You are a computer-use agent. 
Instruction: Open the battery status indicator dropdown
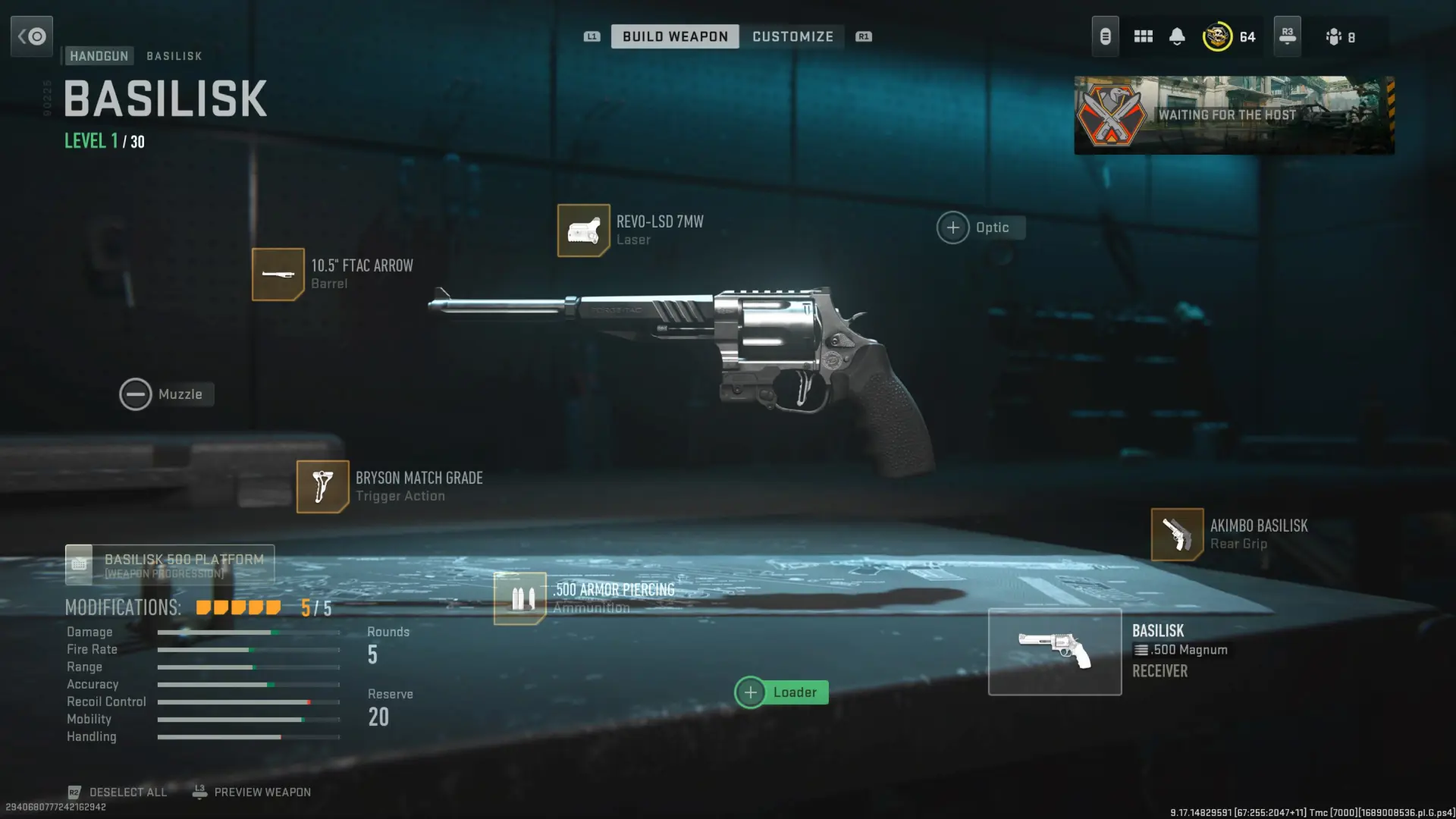(x=1105, y=36)
